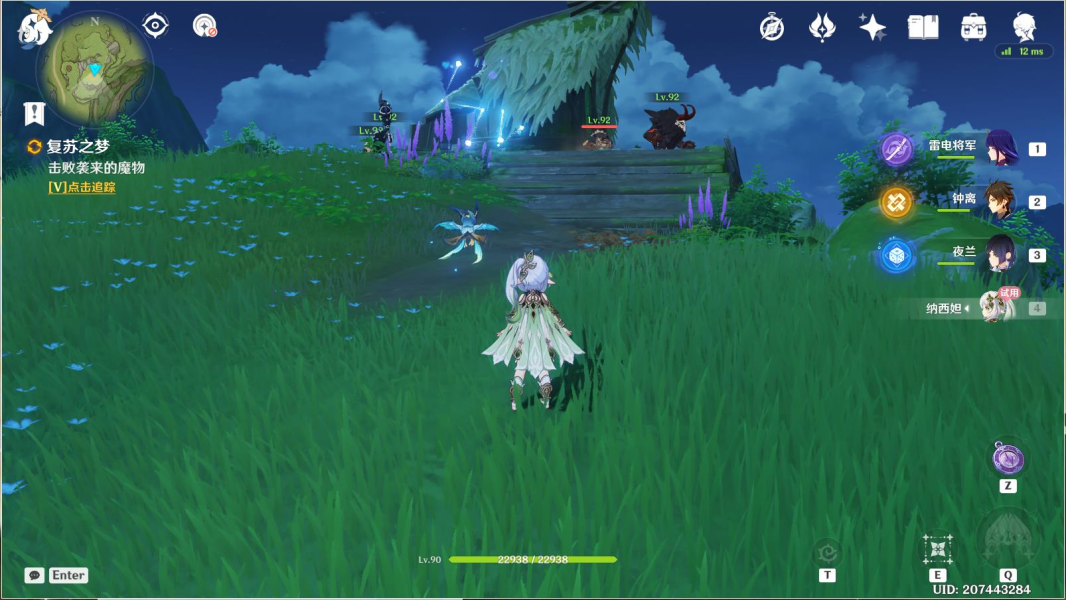Open the circular minimap

click(x=95, y=68)
